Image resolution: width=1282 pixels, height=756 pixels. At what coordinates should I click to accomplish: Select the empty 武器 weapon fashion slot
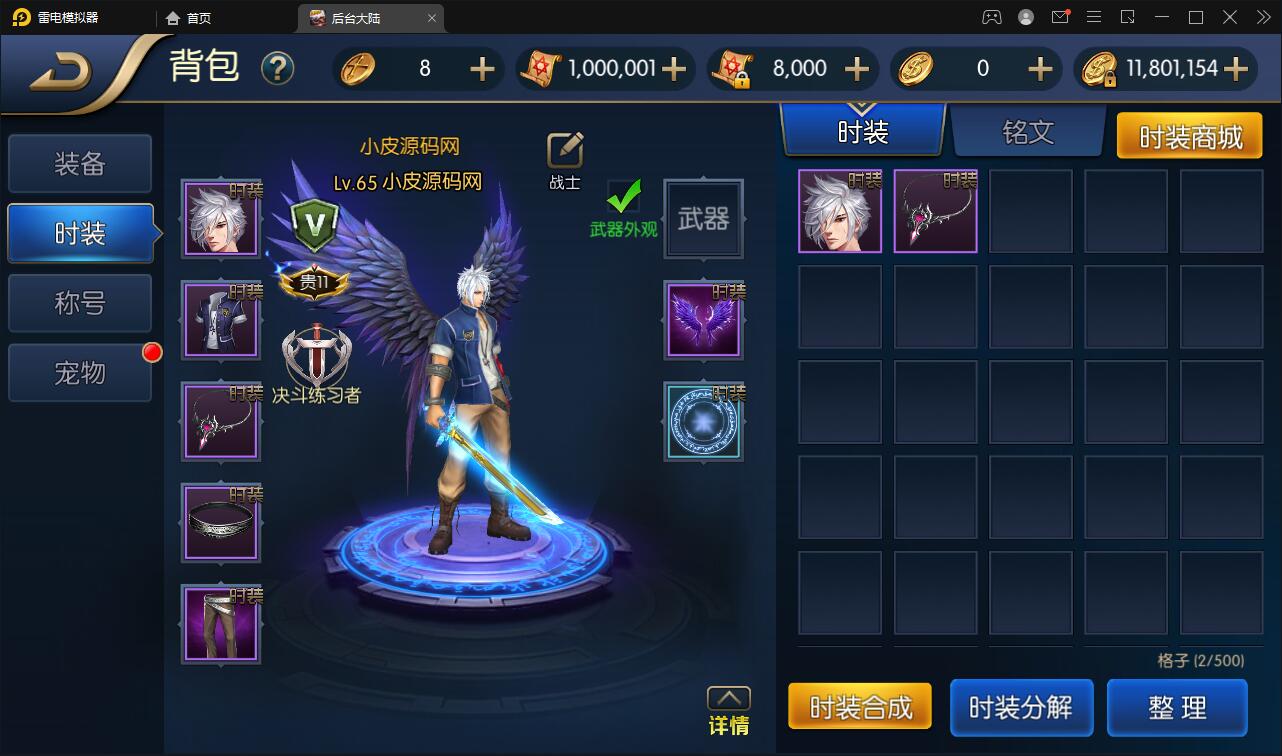coord(704,219)
